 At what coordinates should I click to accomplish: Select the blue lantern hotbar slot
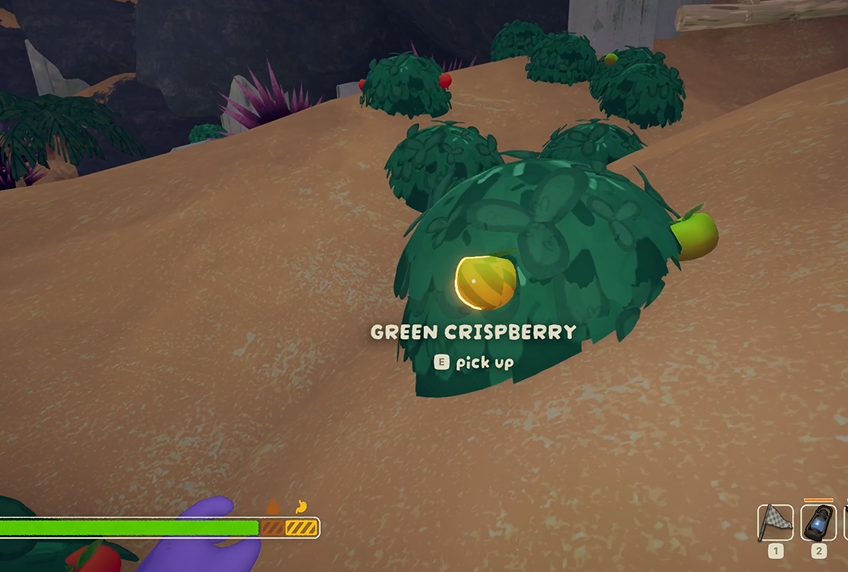pyautogui.click(x=818, y=522)
